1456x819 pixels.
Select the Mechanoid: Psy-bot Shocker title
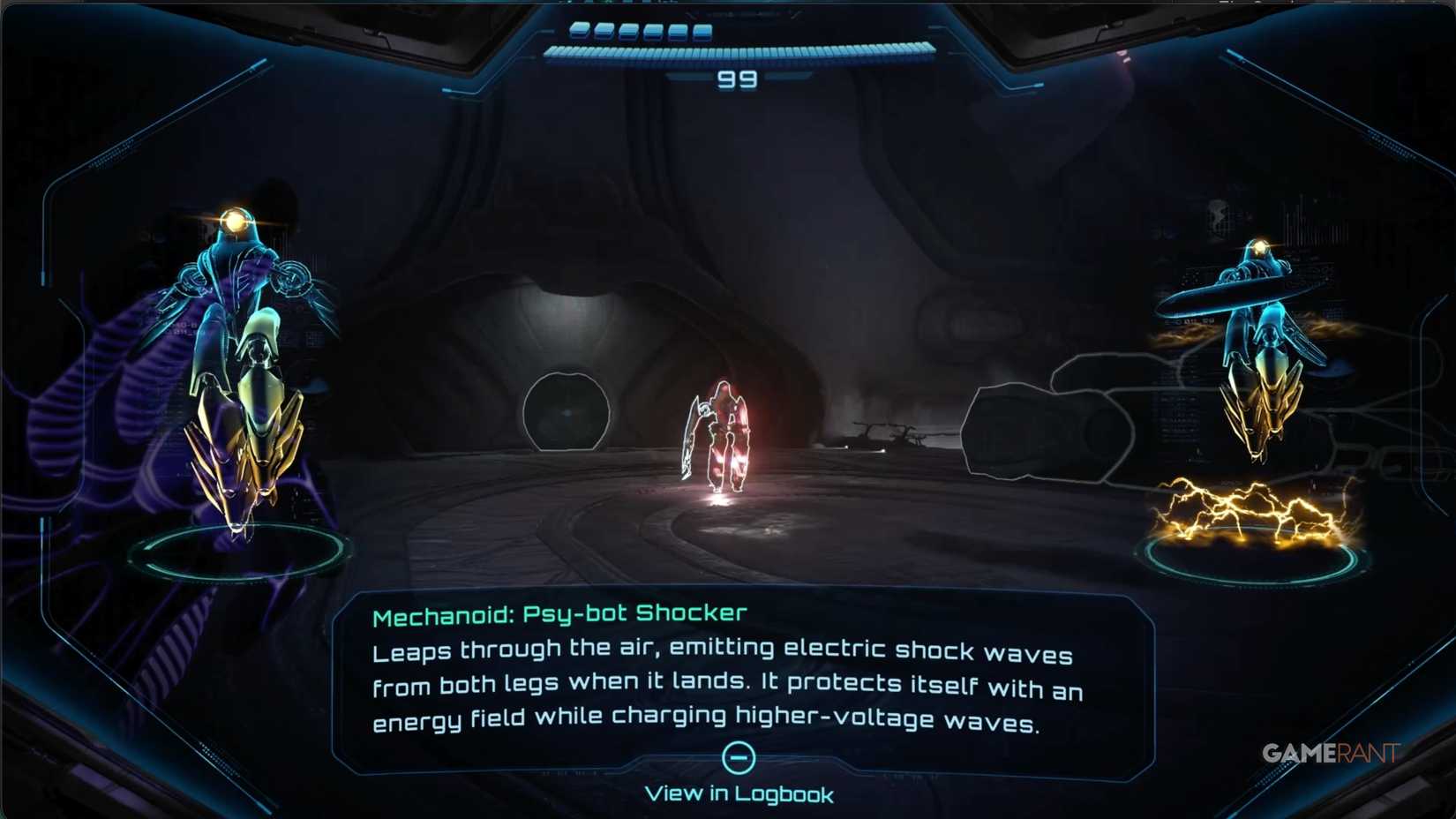pyautogui.click(x=560, y=613)
